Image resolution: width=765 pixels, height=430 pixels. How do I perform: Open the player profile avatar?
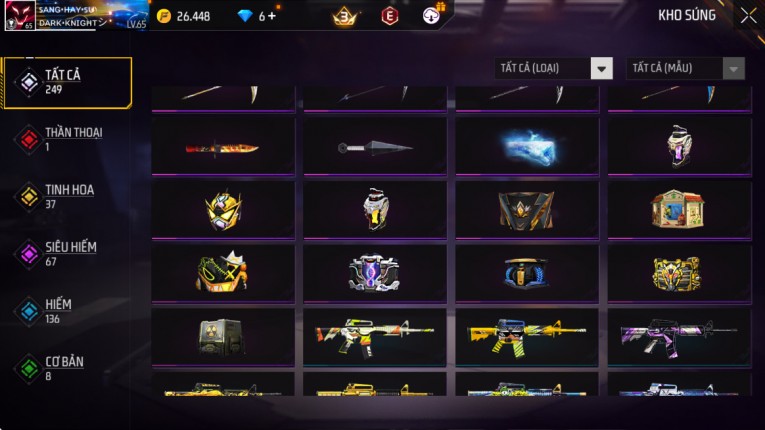[x=20, y=16]
